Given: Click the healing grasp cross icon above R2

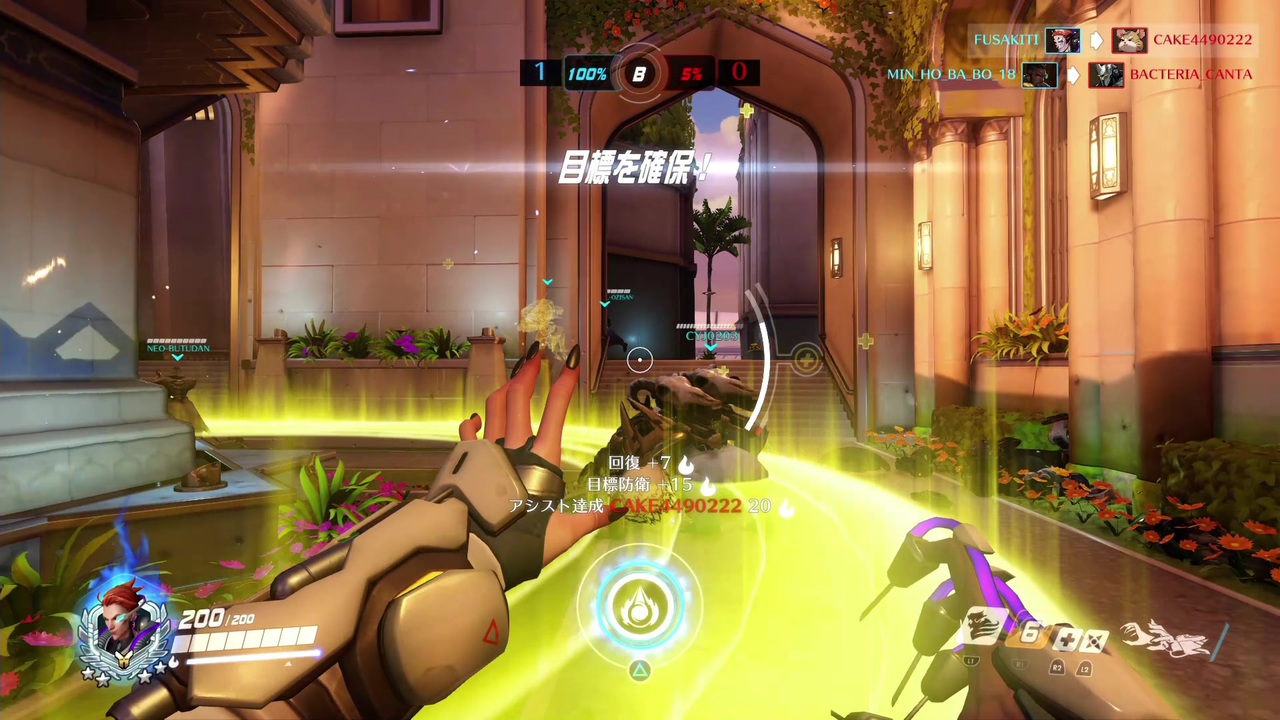Looking at the screenshot, I should point(1068,638).
